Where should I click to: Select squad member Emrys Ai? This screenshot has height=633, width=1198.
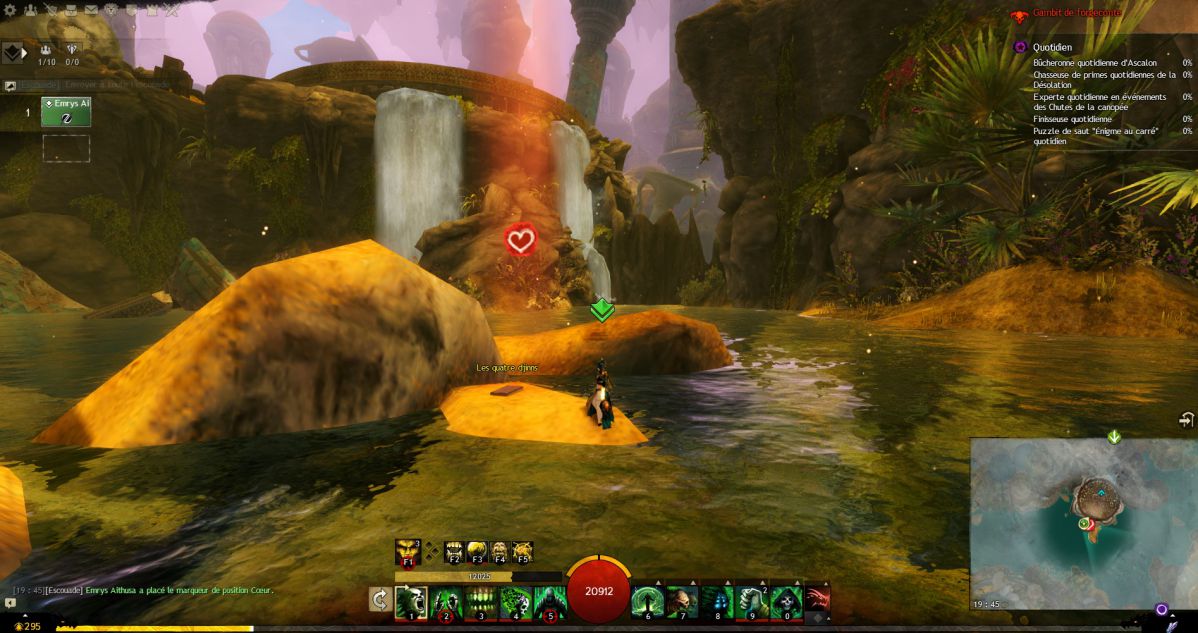click(x=66, y=111)
